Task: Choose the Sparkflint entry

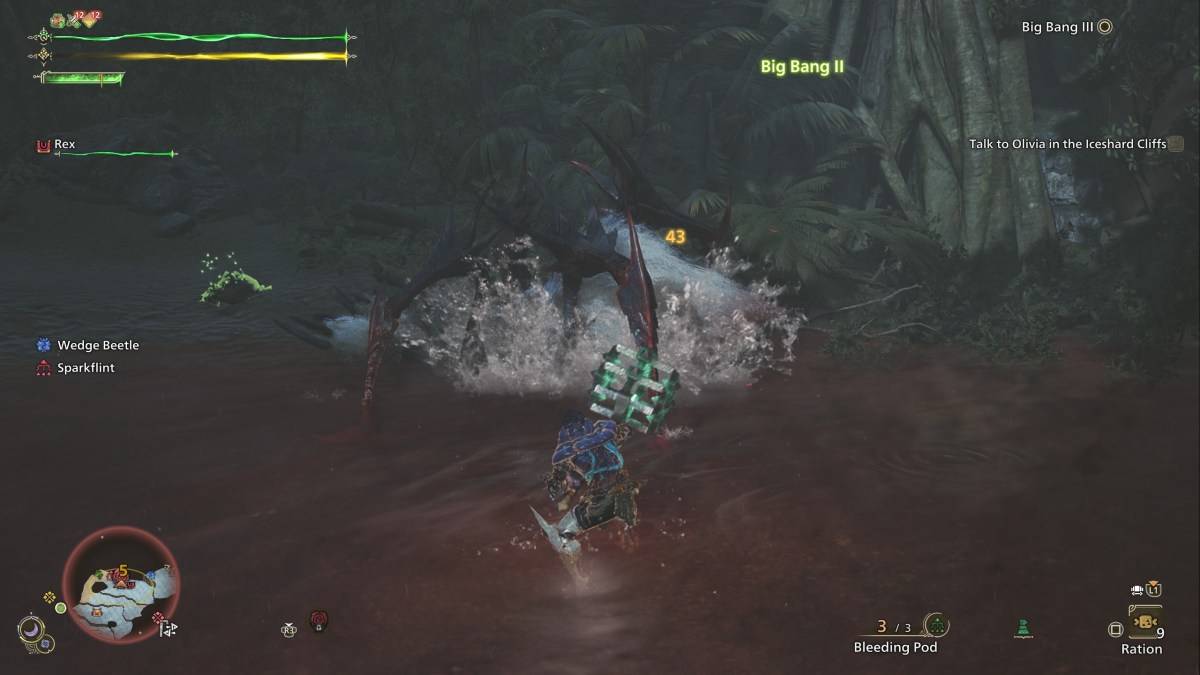Action: click(x=85, y=368)
